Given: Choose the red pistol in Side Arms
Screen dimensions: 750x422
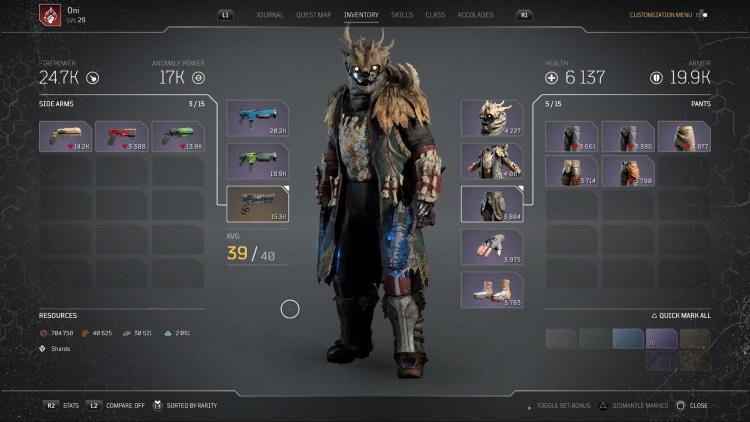Looking at the screenshot, I should (121, 136).
